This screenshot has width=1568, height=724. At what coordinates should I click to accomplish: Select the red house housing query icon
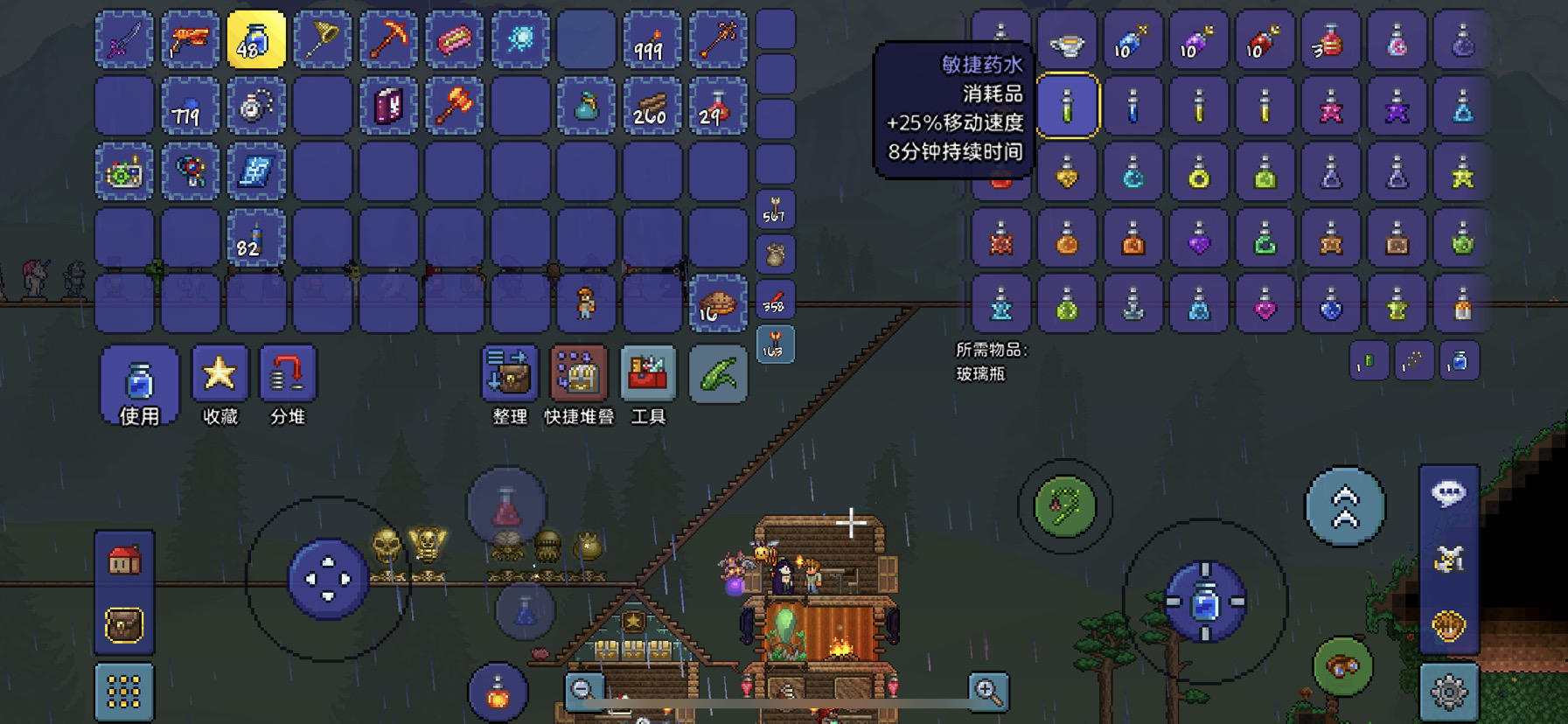coord(122,560)
